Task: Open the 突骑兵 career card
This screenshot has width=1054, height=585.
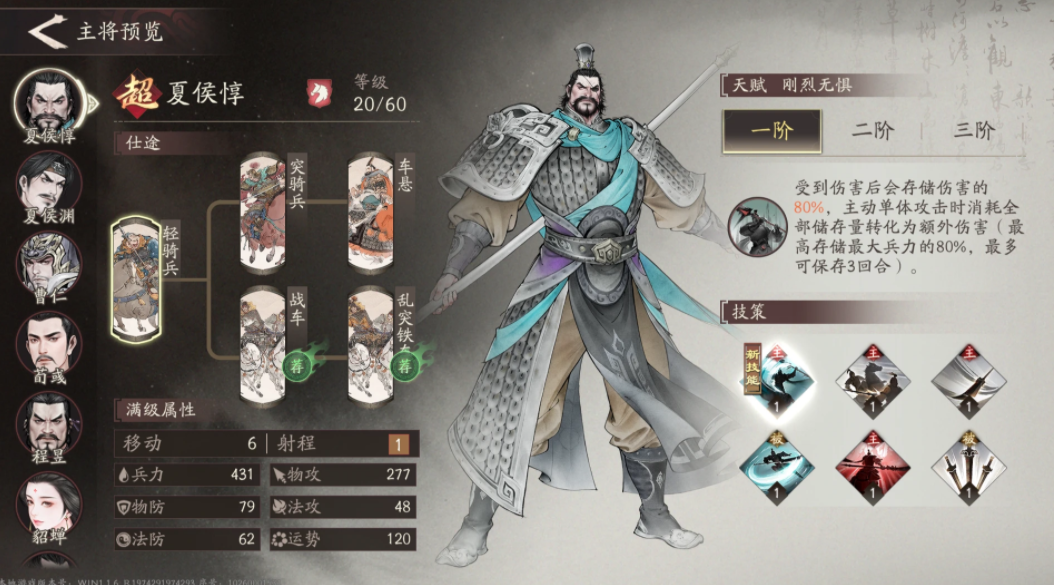Action: (263, 211)
